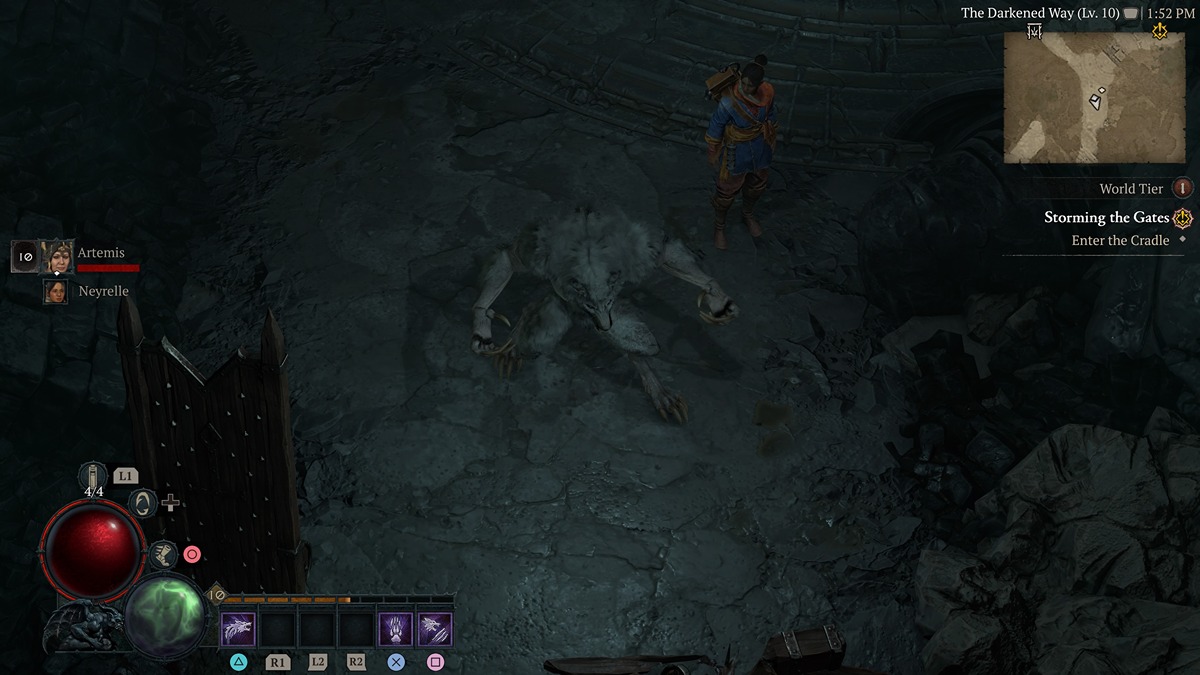Activate the winged boot evade icon
Viewport: 1200px width, 675px height.
click(162, 553)
